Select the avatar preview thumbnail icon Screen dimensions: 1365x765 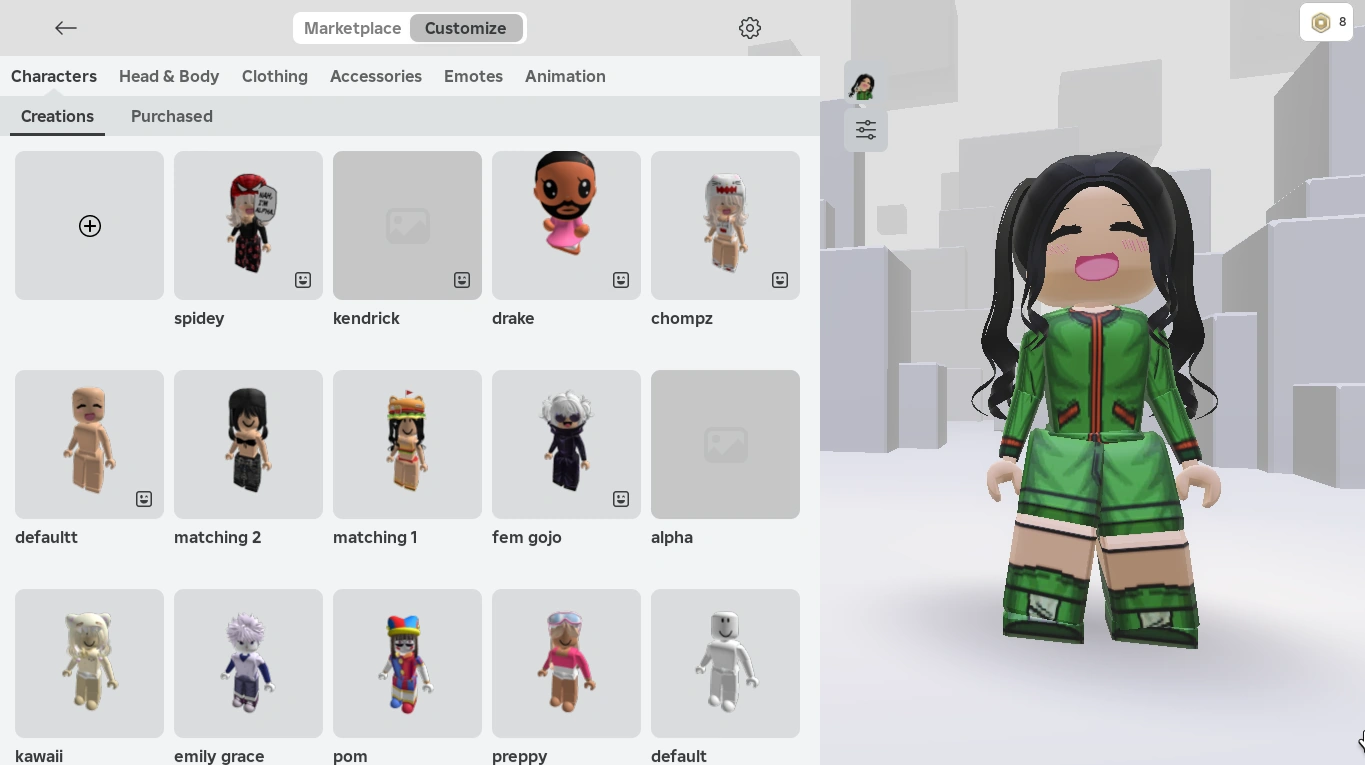863,85
